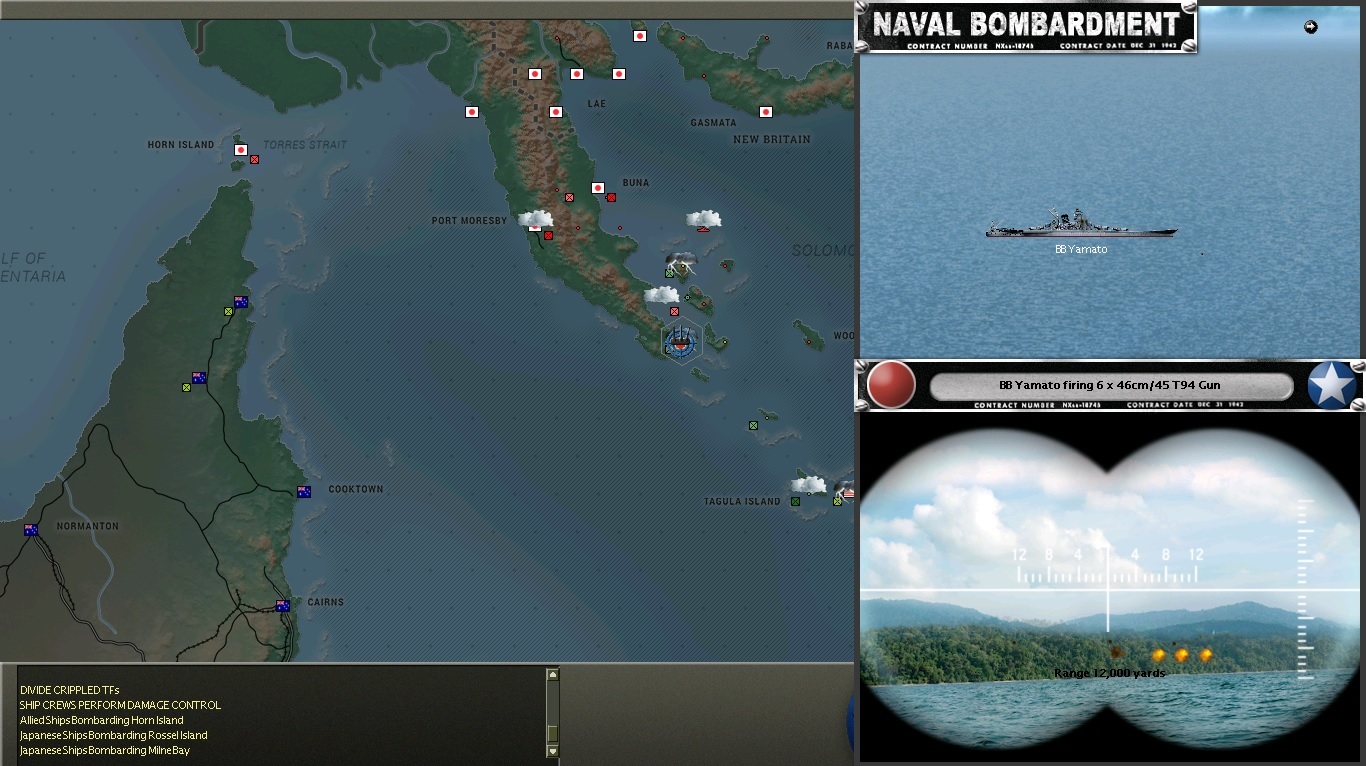Click the small black insect icon top right

click(x=1311, y=27)
